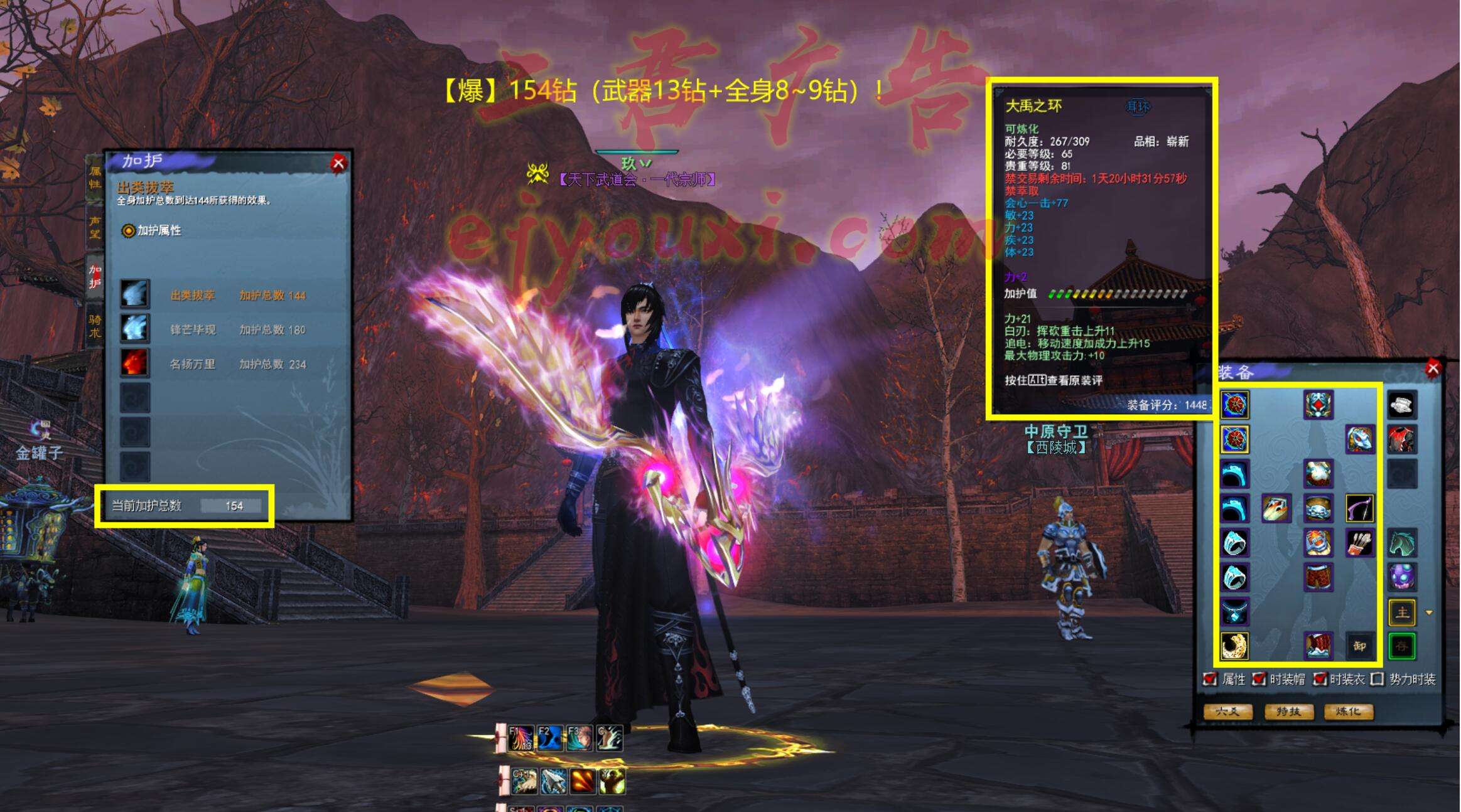Select the red 名扬万里 blessing icon
The width and height of the screenshot is (1461, 812).
point(135,363)
